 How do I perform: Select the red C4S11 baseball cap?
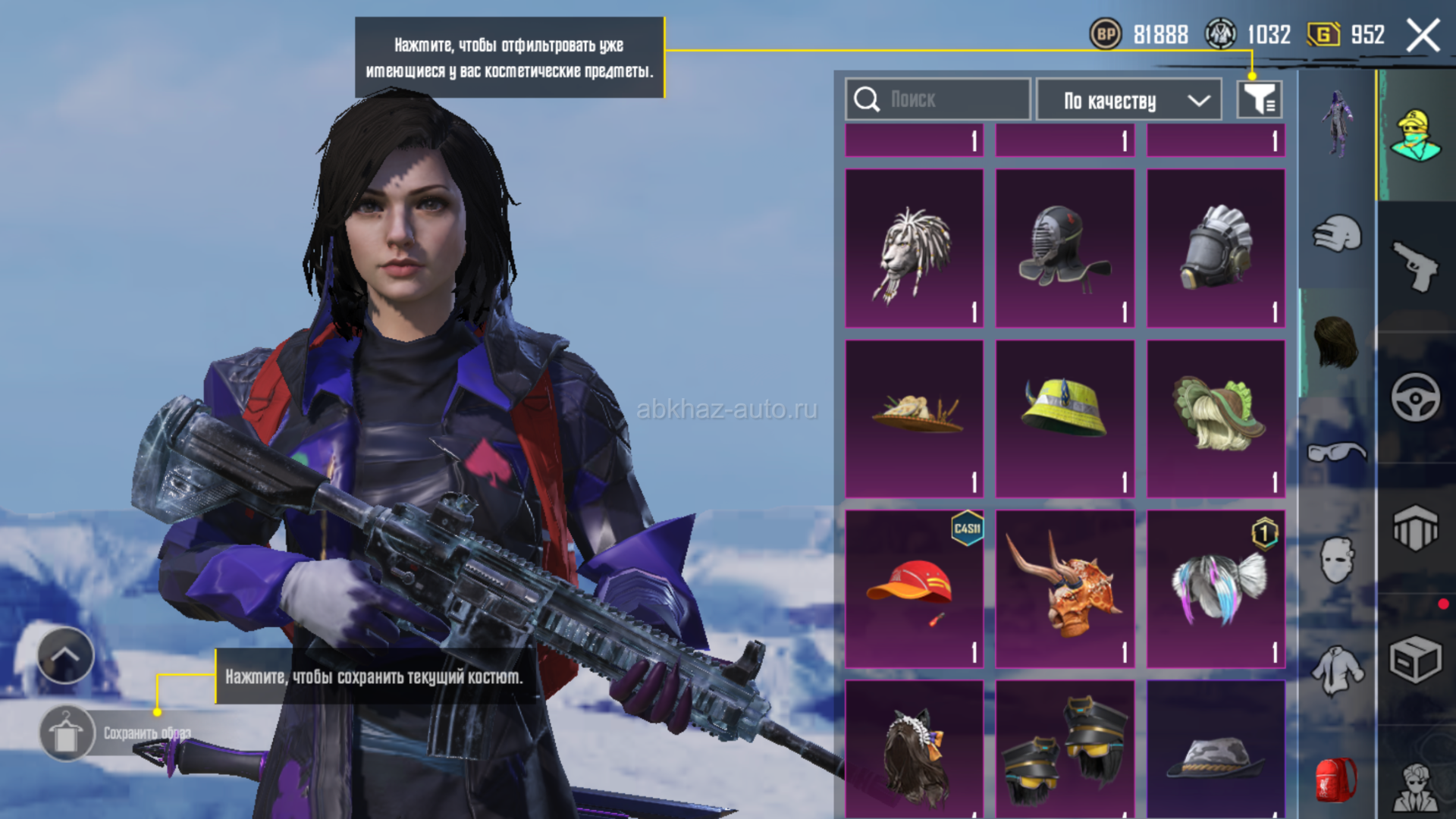pos(914,588)
